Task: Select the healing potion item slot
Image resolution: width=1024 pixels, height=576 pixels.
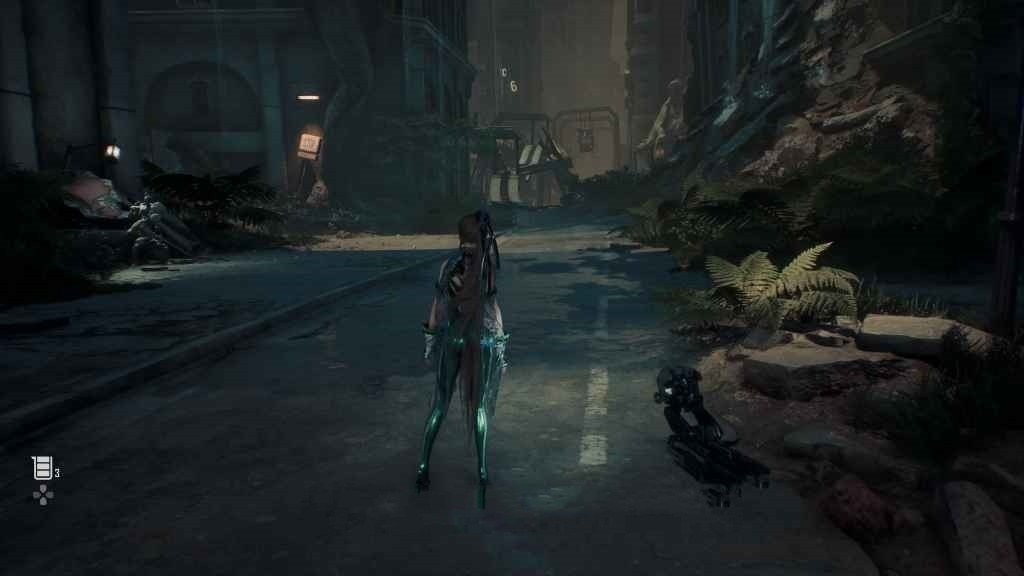Action: pyautogui.click(x=42, y=468)
